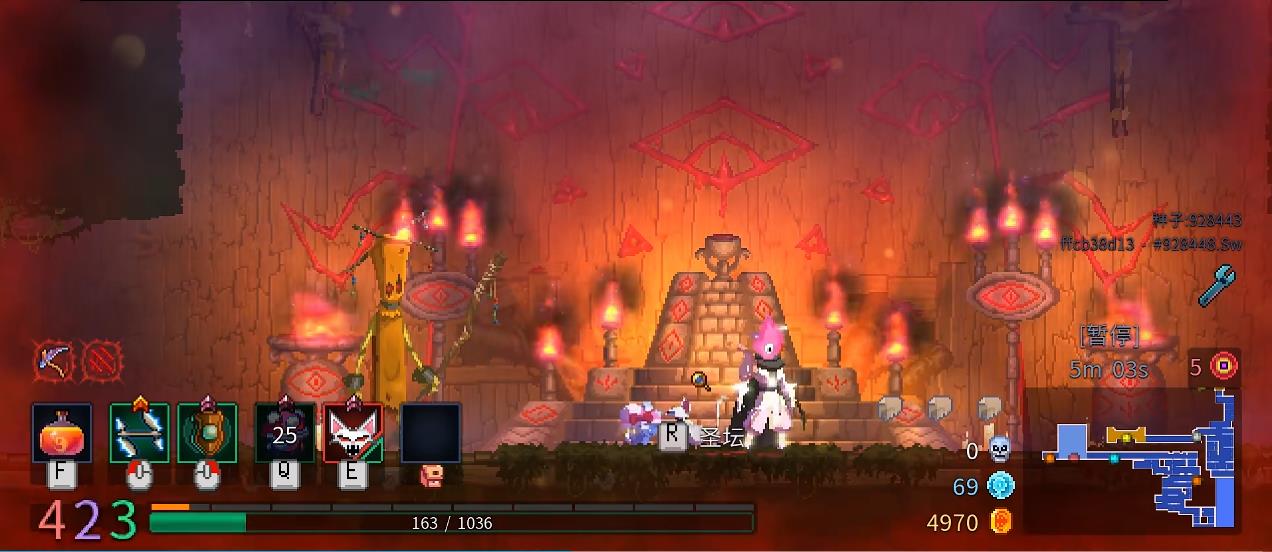Activate the skill showing cooldown 25
Image resolution: width=1272 pixels, height=552 pixels.
(285, 433)
